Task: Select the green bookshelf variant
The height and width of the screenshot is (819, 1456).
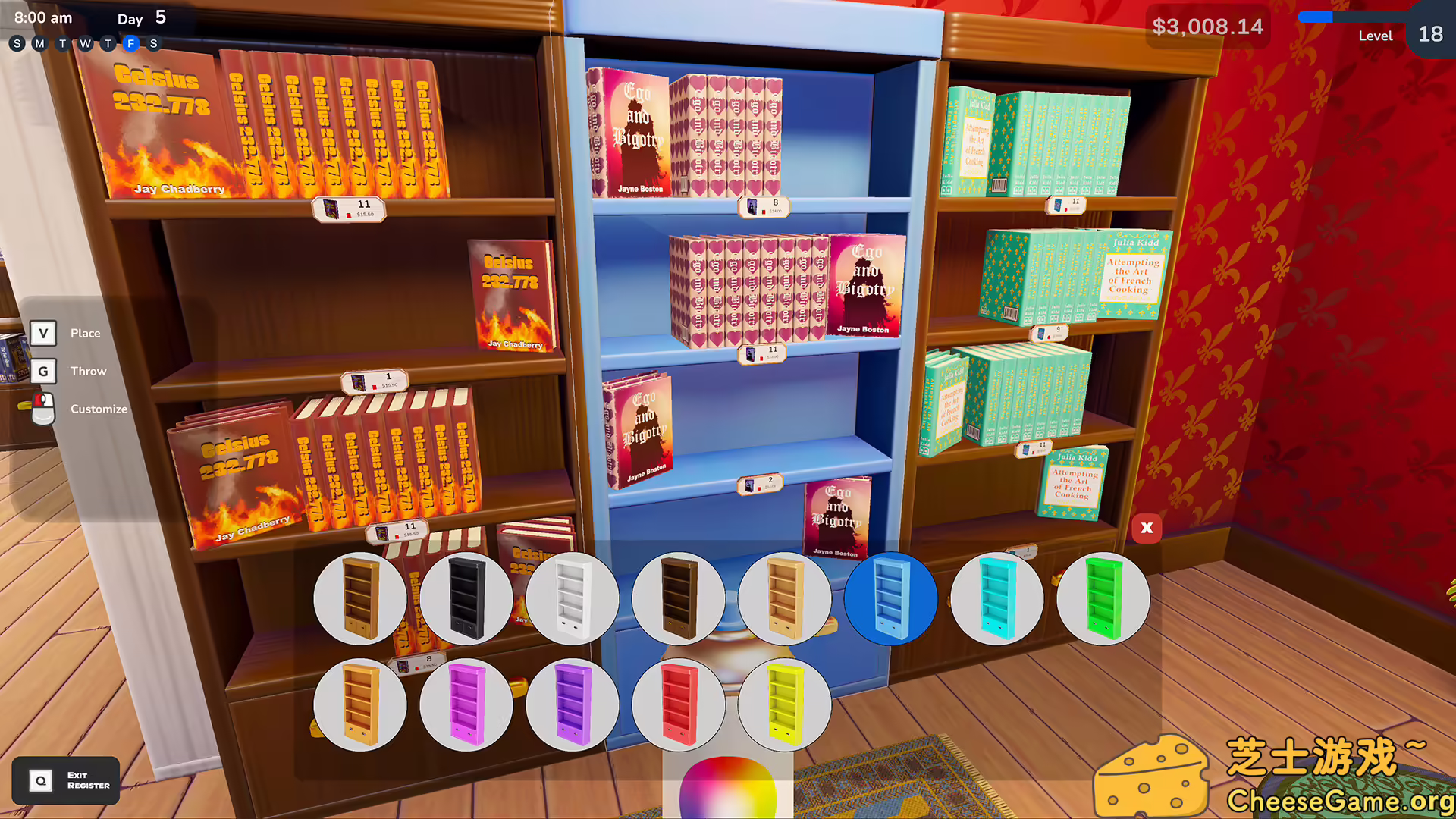Action: click(x=1103, y=599)
